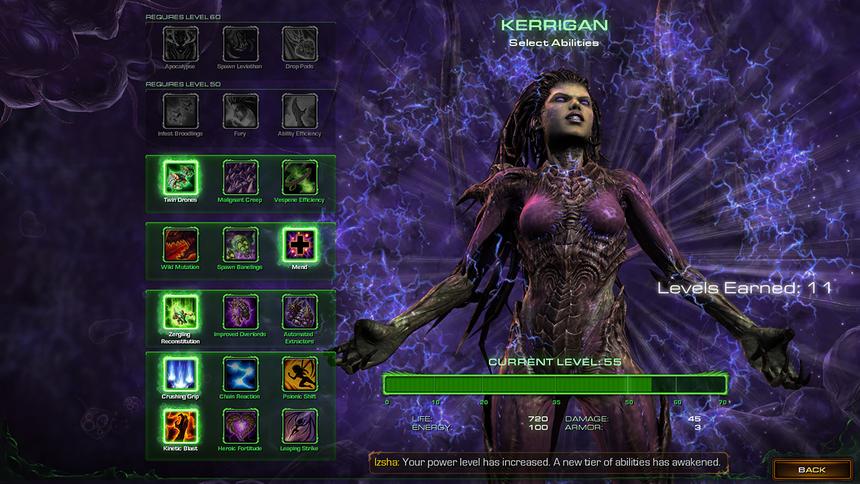The image size is (860, 484).
Task: Select the Crushing Grip ability
Action: coord(181,373)
